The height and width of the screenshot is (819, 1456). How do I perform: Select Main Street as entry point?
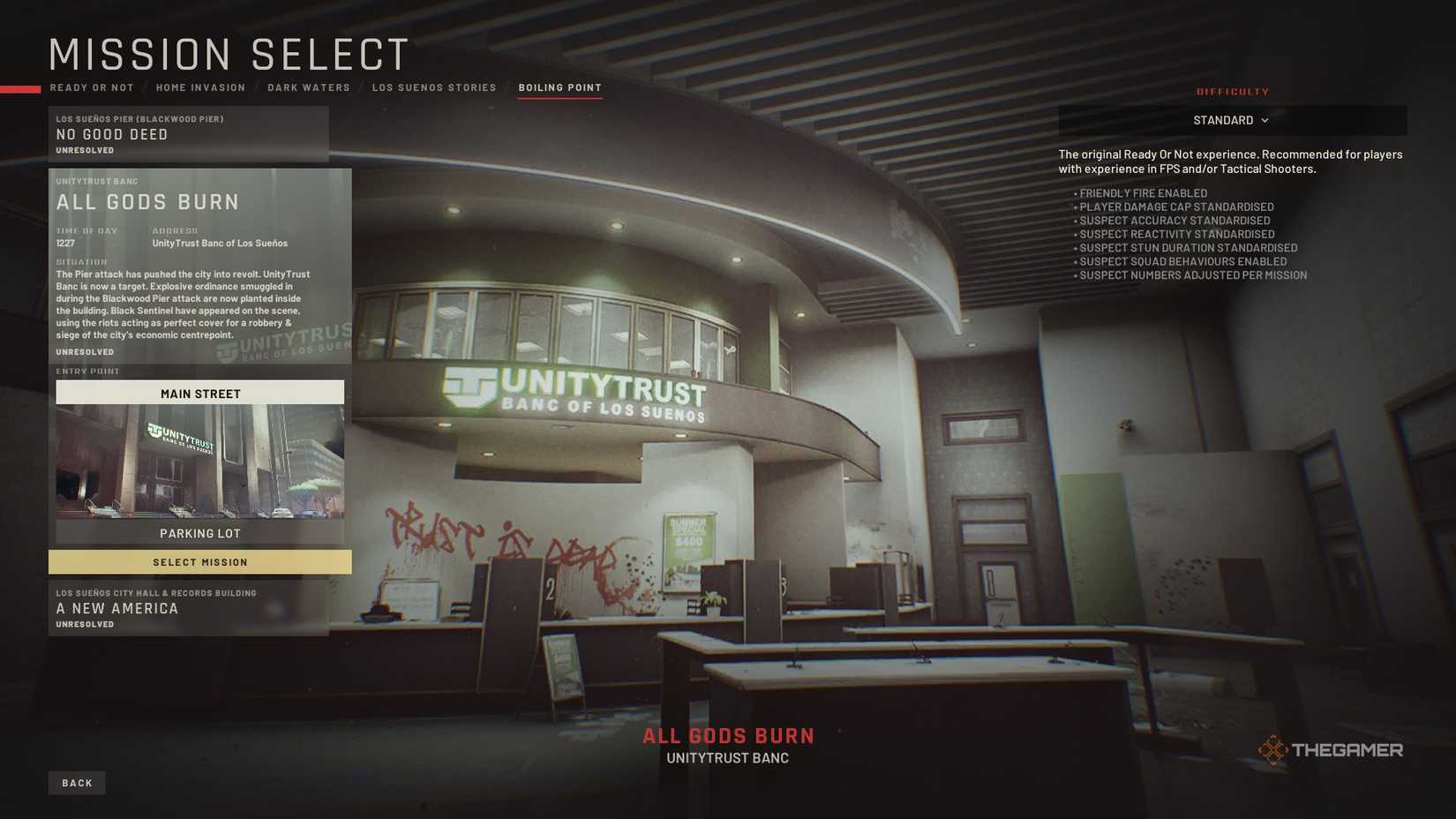200,393
